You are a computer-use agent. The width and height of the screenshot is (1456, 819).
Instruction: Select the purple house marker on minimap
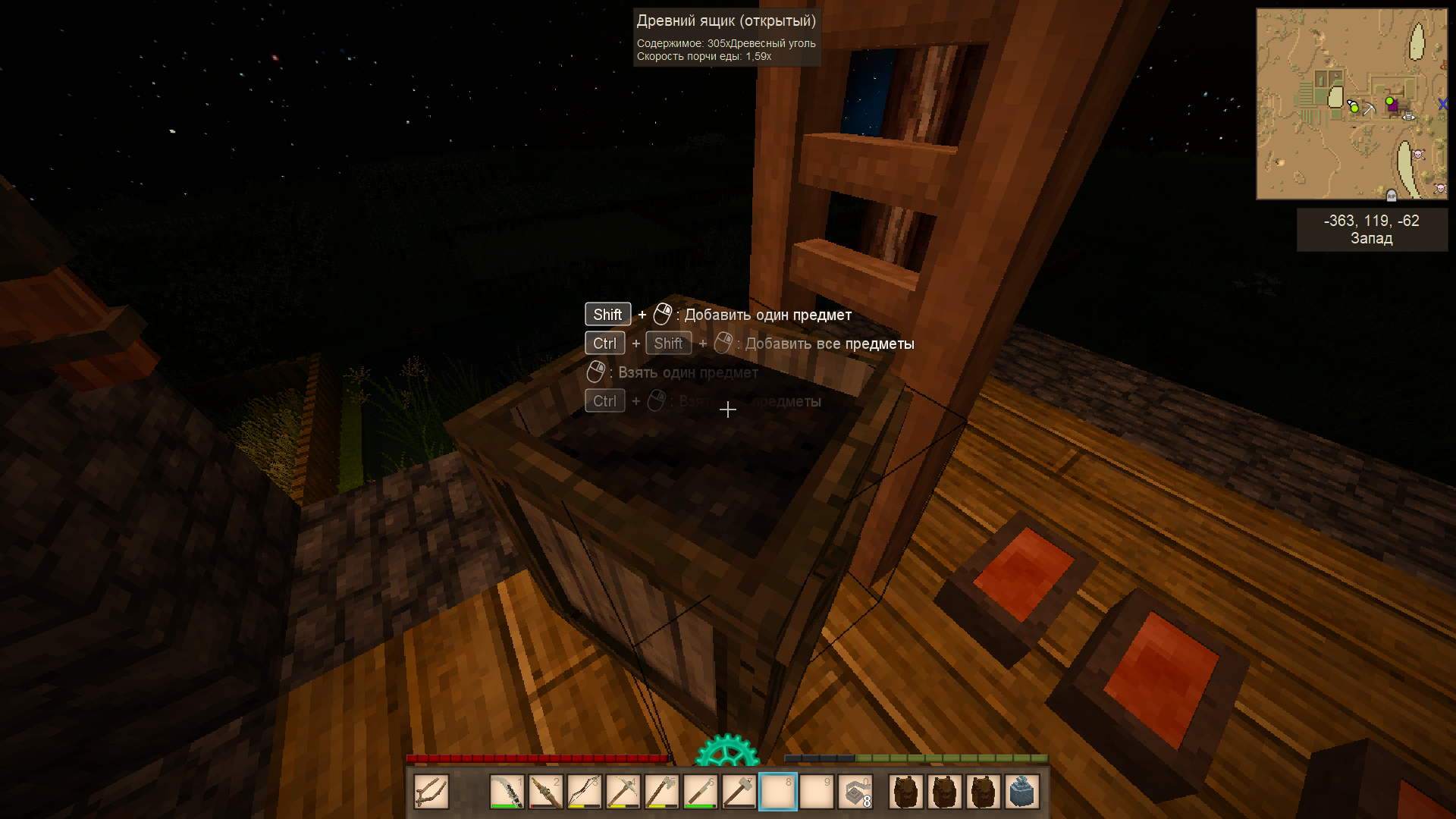click(x=1393, y=106)
